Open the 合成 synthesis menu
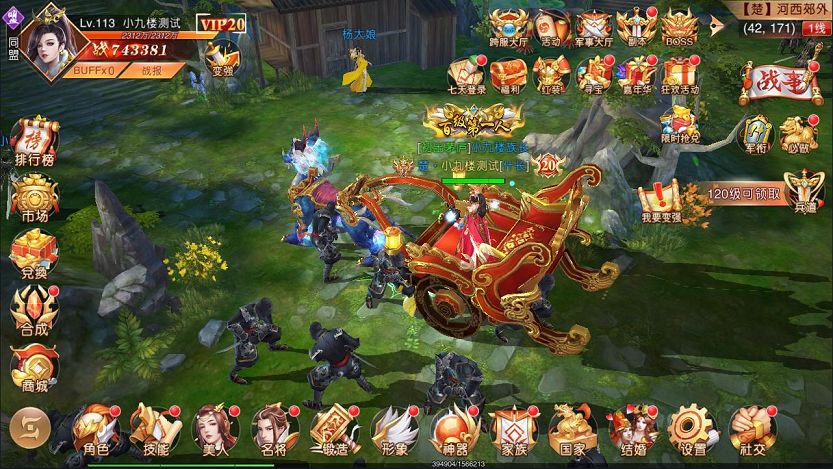Viewport: 833px width, 469px height. click(35, 311)
